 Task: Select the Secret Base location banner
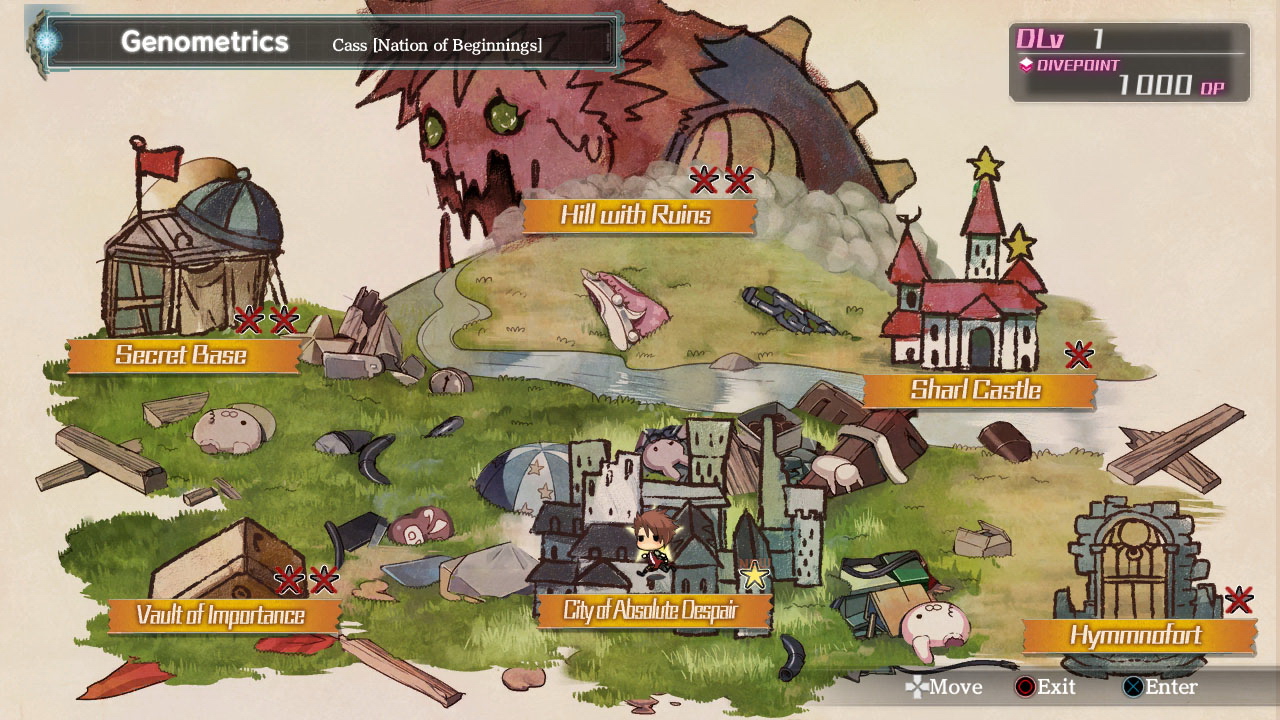point(180,356)
